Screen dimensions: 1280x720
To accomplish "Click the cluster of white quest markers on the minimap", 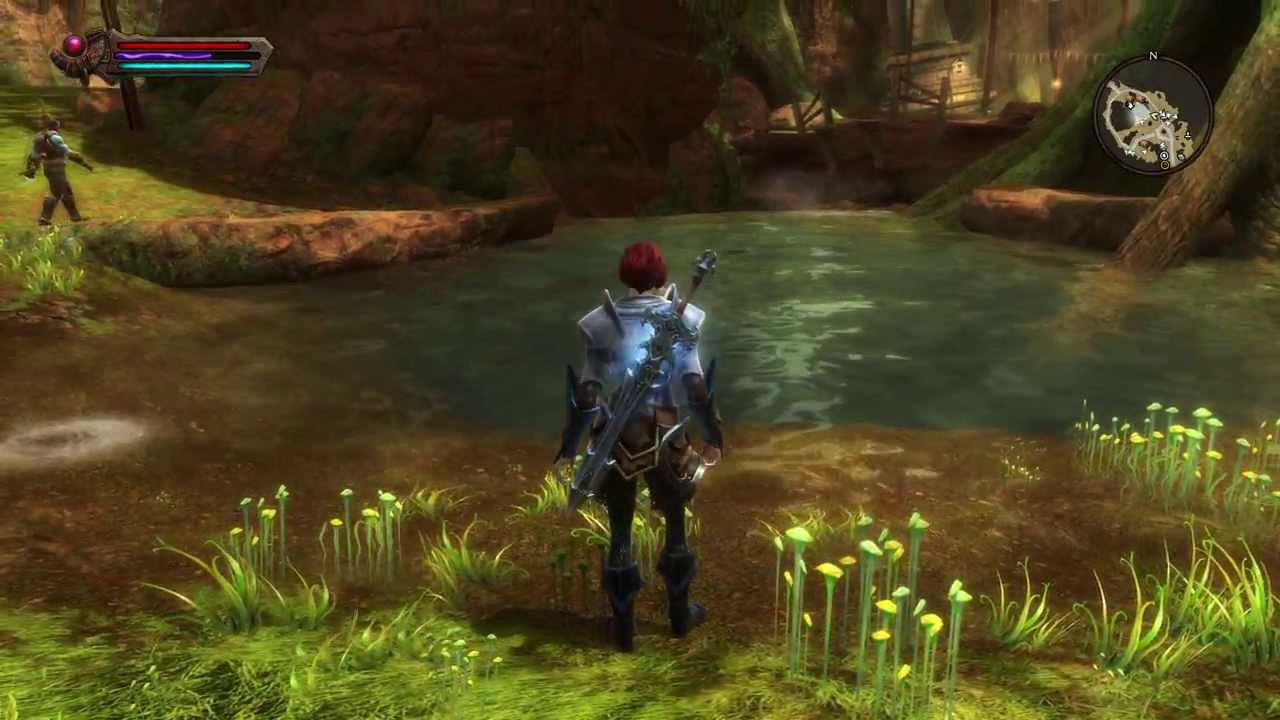I will pos(1170,115).
